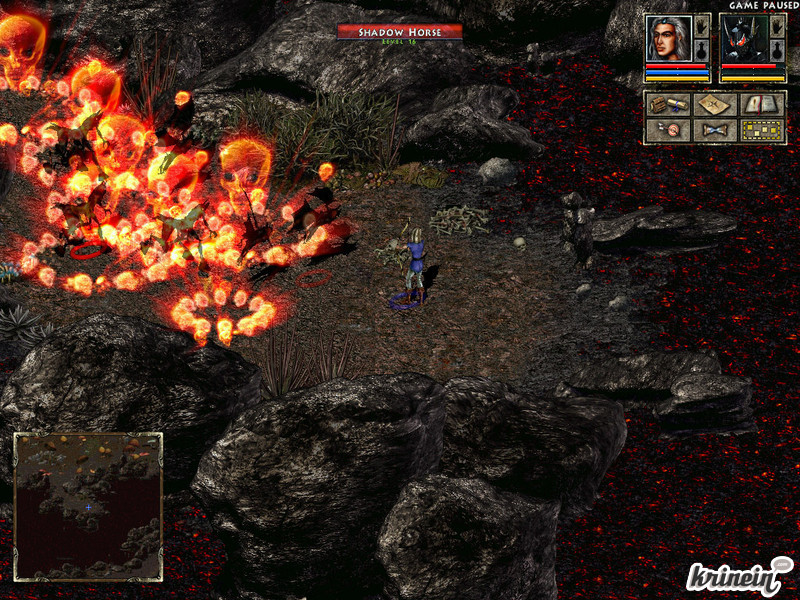800x600 pixels.
Task: Open the parchment map button
Action: 715,104
